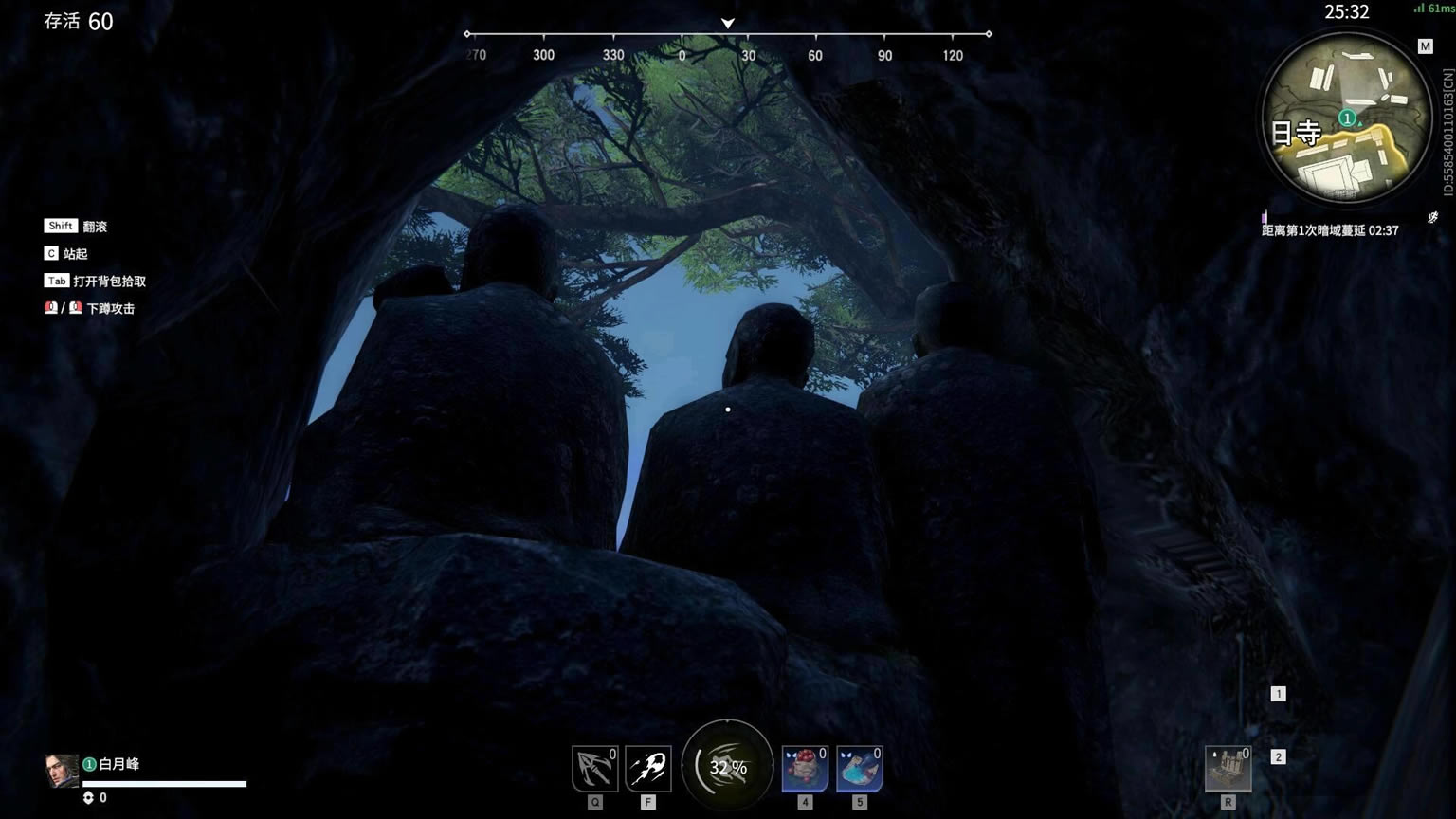Activate the flaming dash skill icon
Viewport: 1456px width, 819px height.
pyautogui.click(x=648, y=768)
